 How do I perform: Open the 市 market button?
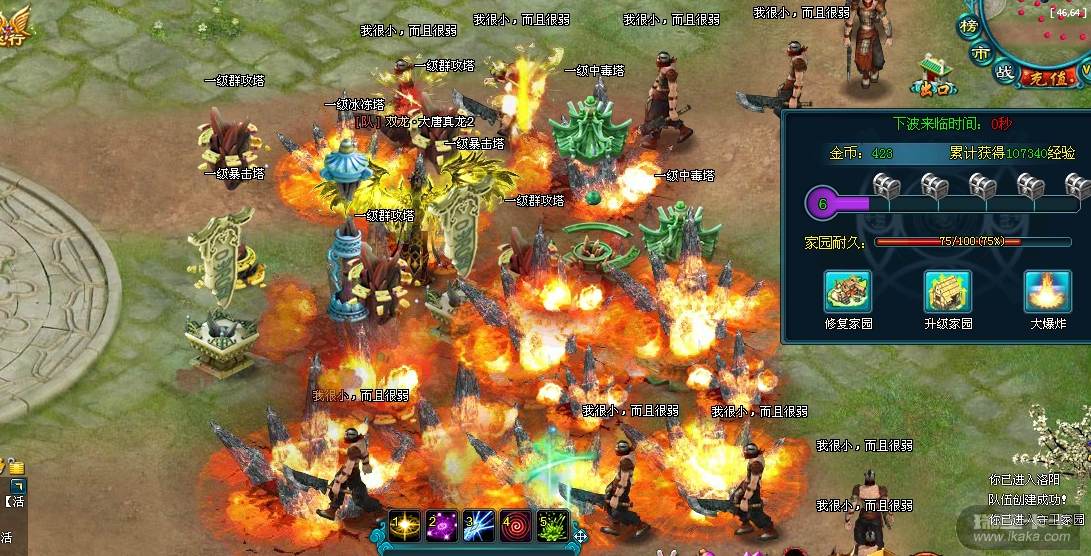983,54
